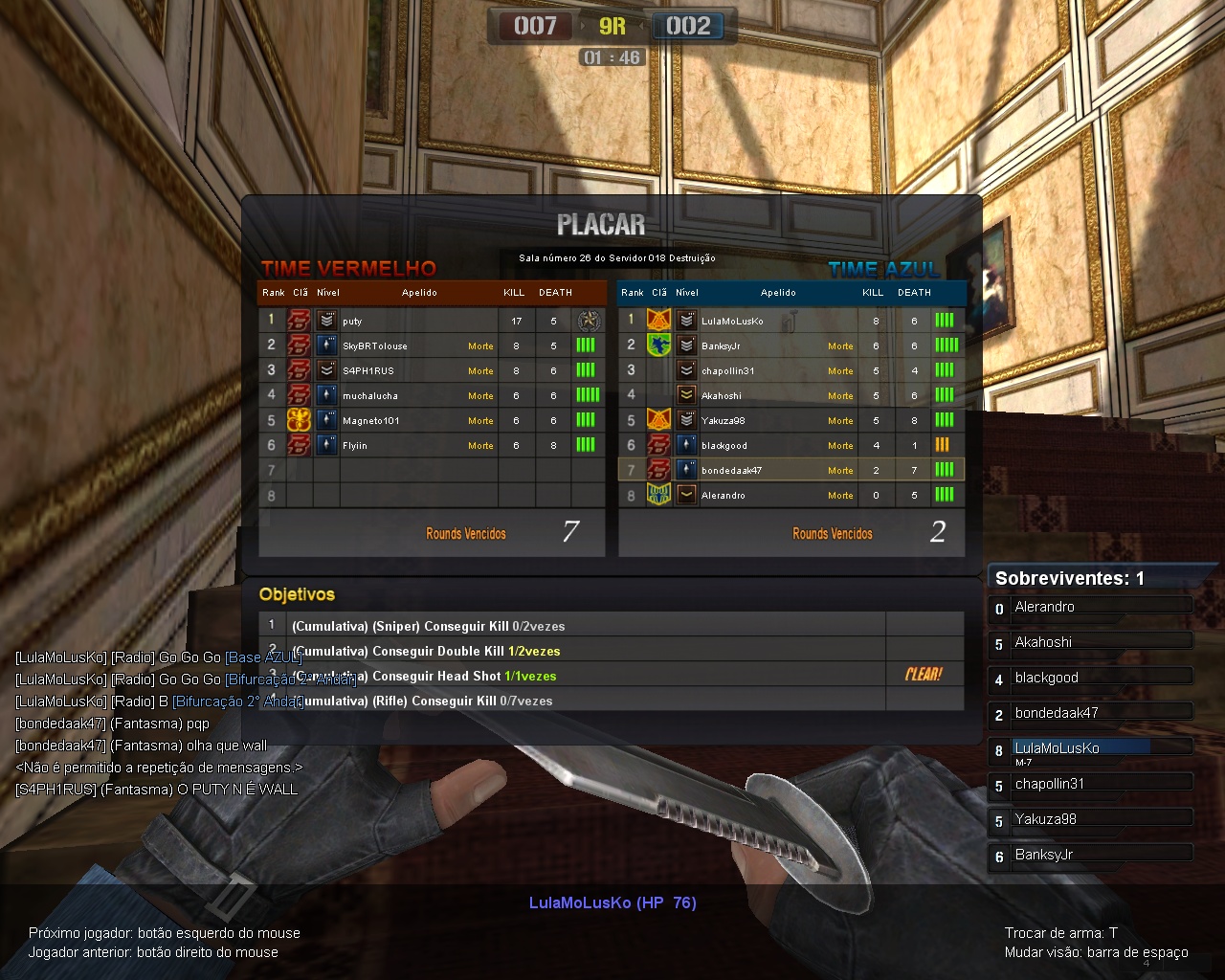This screenshot has height=980, width=1225.
Task: Select Magneto101's golden clan icon
Action: pyautogui.click(x=301, y=419)
